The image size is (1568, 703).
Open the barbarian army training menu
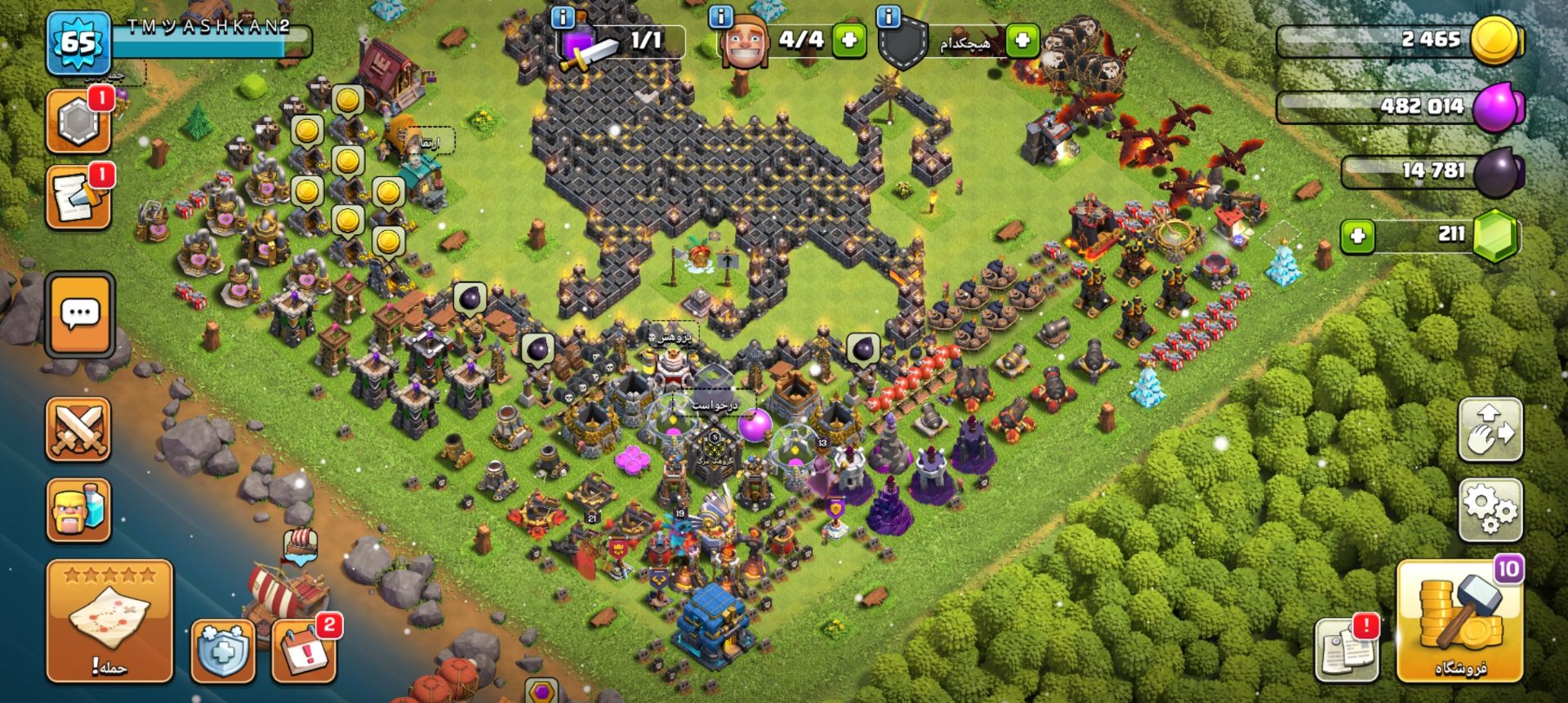[78, 510]
